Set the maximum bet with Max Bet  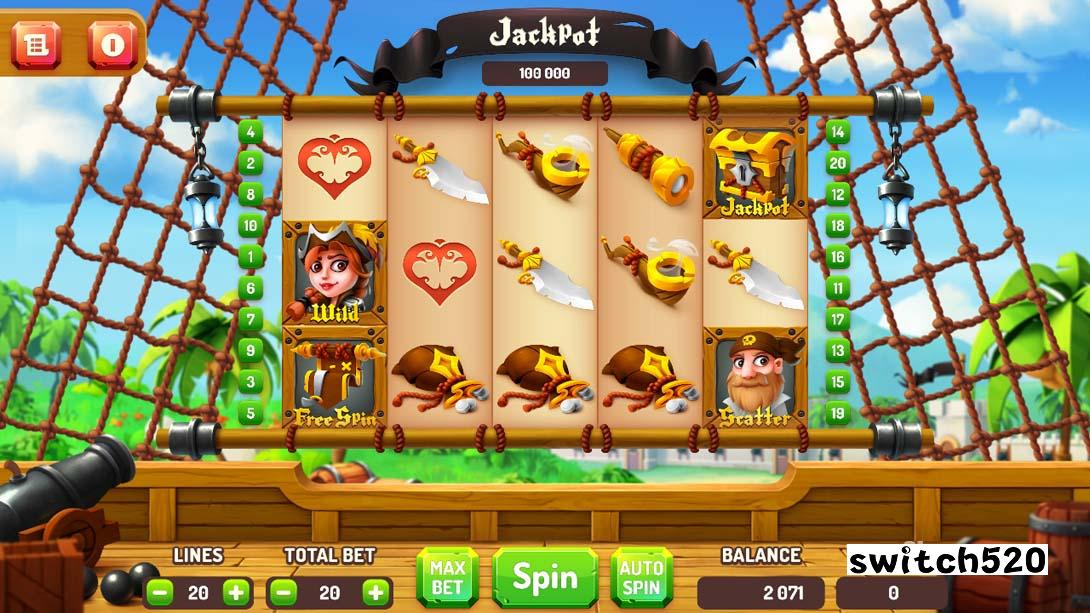coord(449,577)
